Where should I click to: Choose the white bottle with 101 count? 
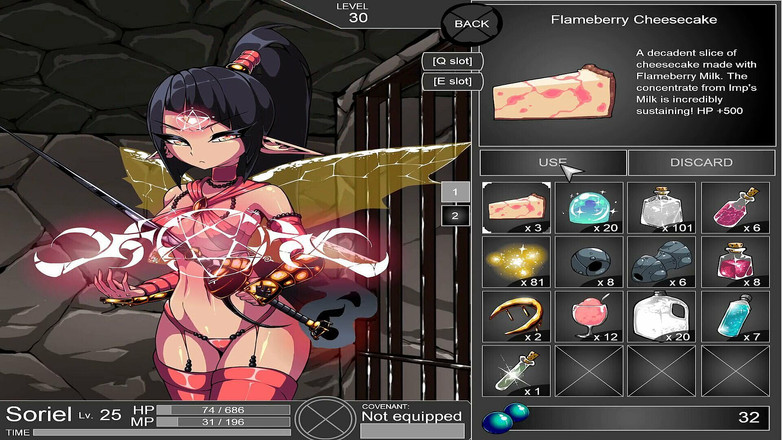tap(662, 207)
